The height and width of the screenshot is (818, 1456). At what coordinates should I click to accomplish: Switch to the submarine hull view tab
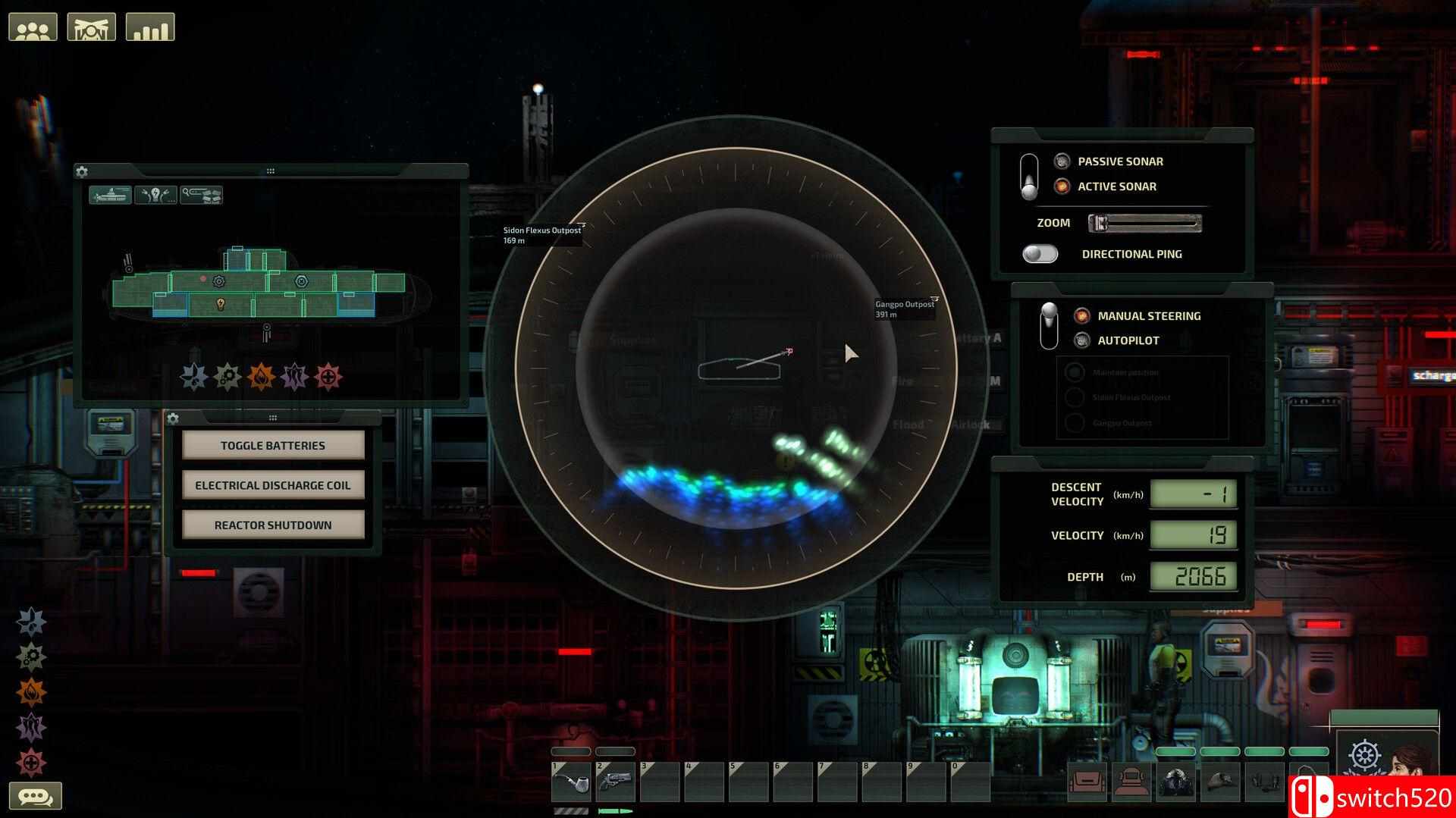click(111, 195)
